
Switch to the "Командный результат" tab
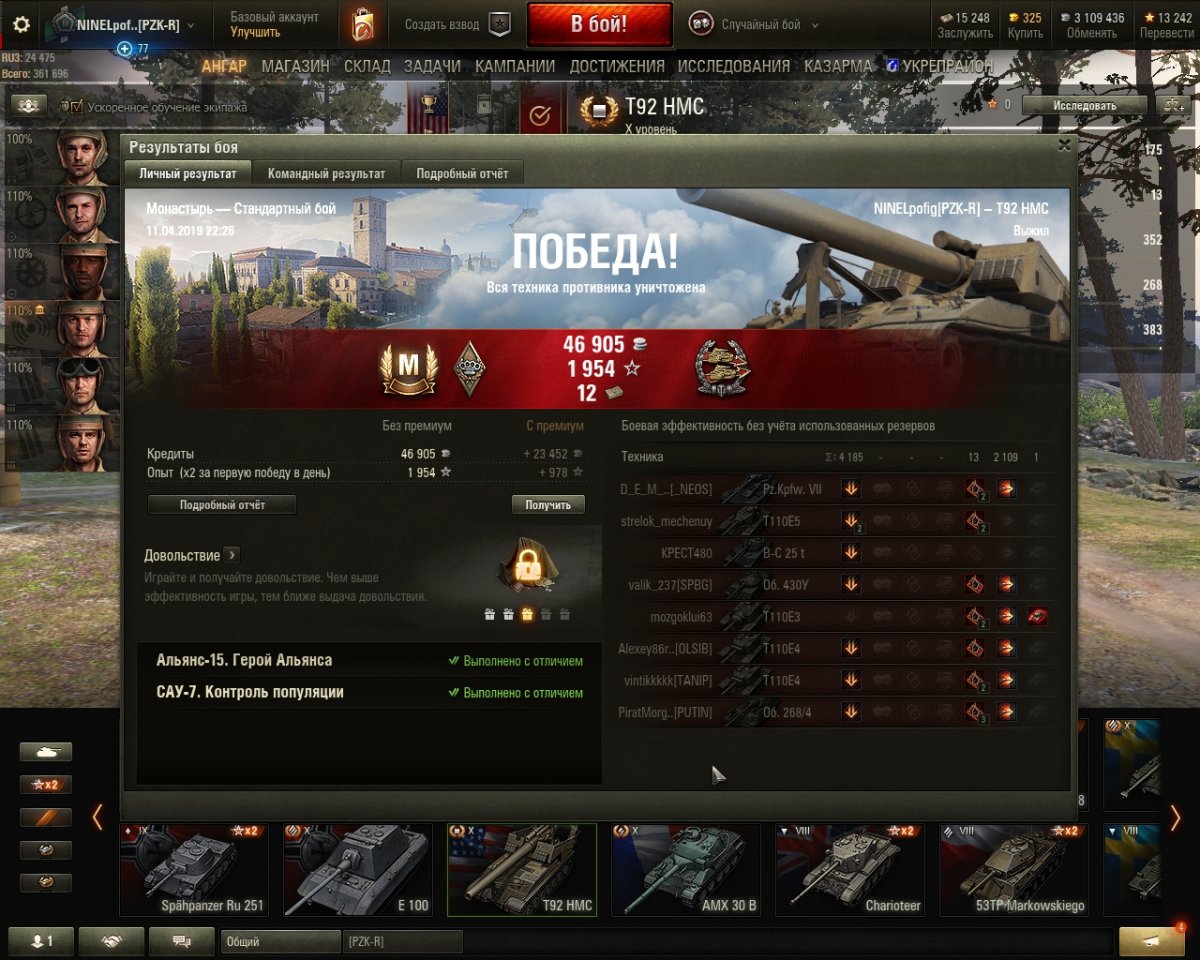pyautogui.click(x=326, y=173)
